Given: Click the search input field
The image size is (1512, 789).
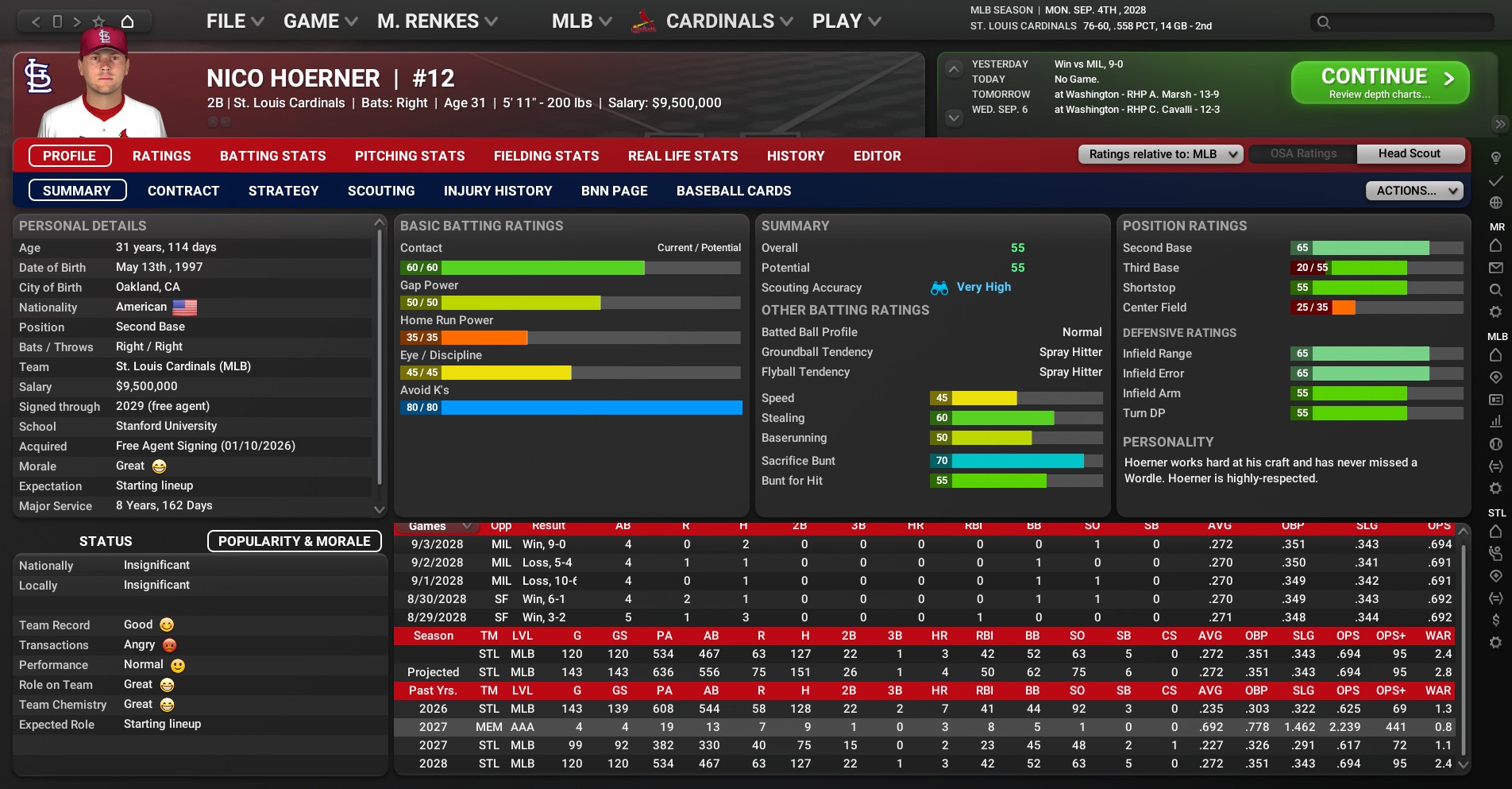Looking at the screenshot, I should (1410, 22).
